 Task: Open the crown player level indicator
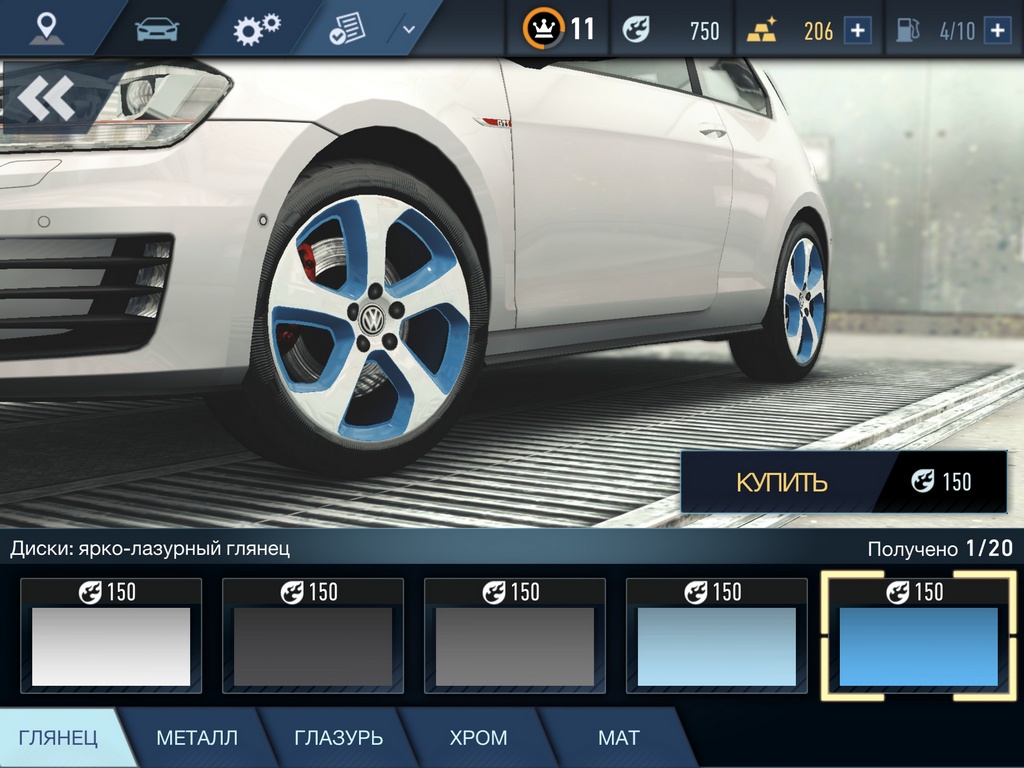point(558,29)
